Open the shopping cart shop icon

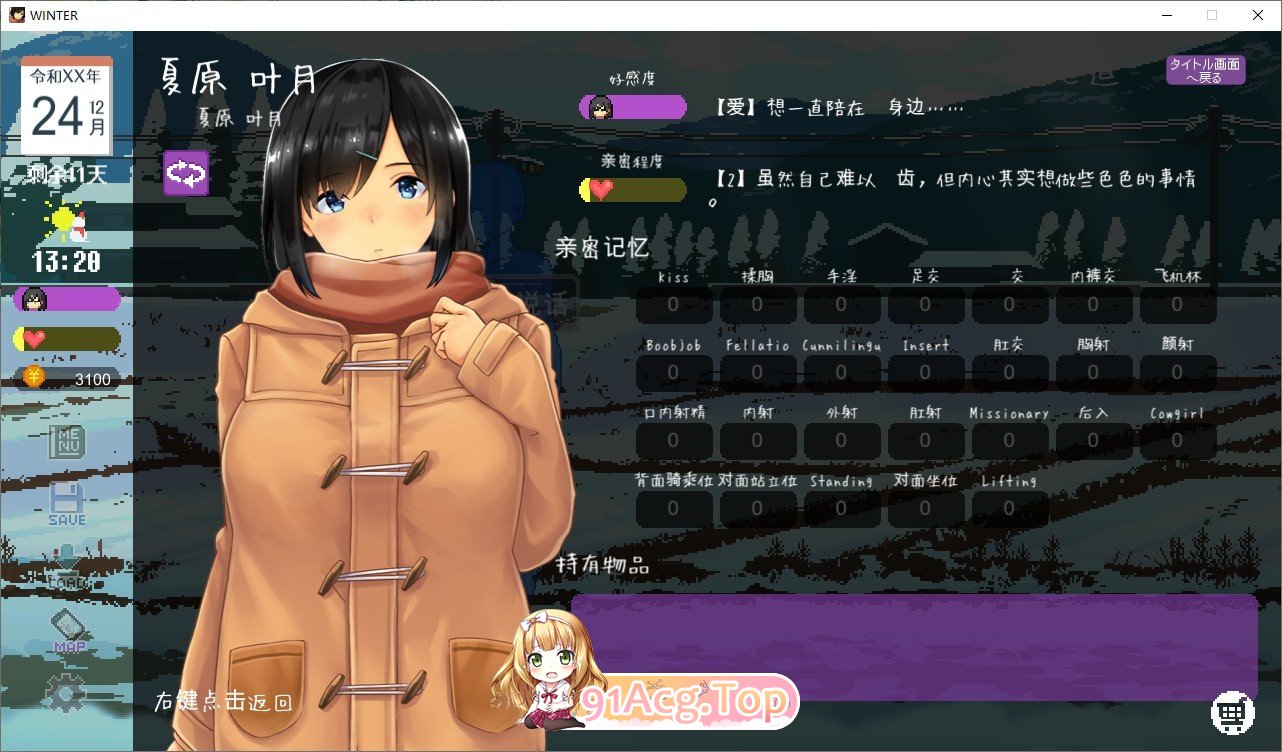1233,712
